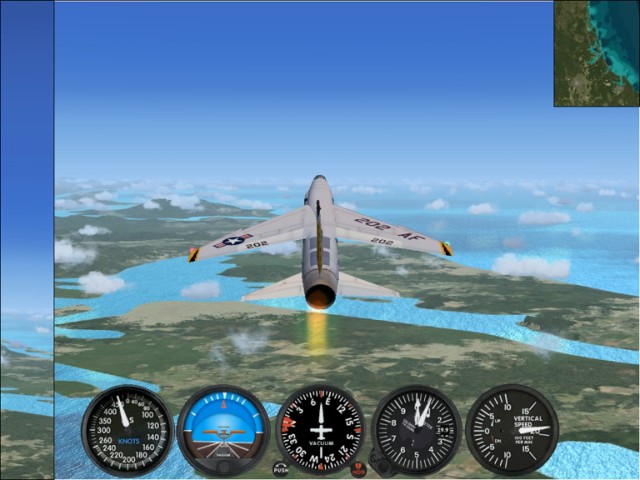Click the PUSH knob below the heading gauge
Viewport: 640px width, 480px height.
pyautogui.click(x=281, y=468)
